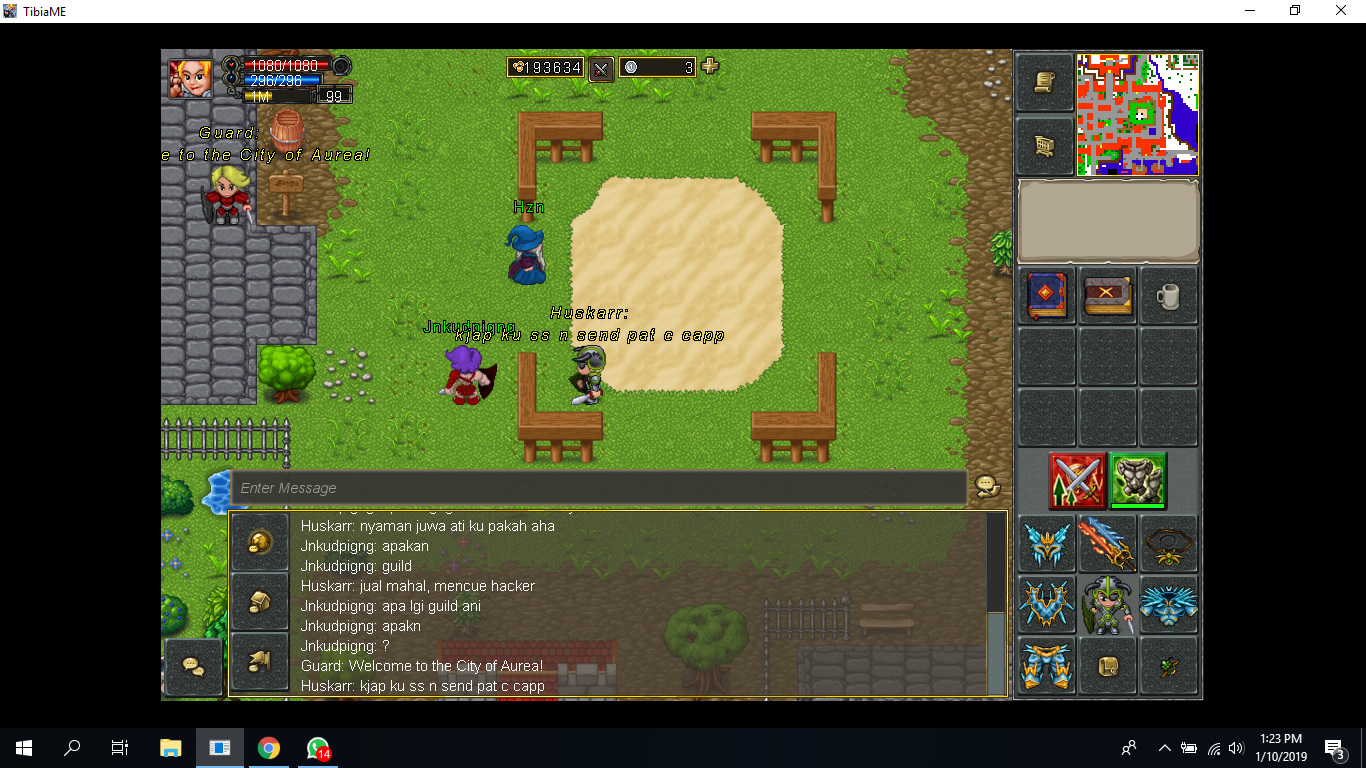This screenshot has height=768, width=1366.
Task: Select the blue spellbook inventory slot
Action: tap(1047, 295)
